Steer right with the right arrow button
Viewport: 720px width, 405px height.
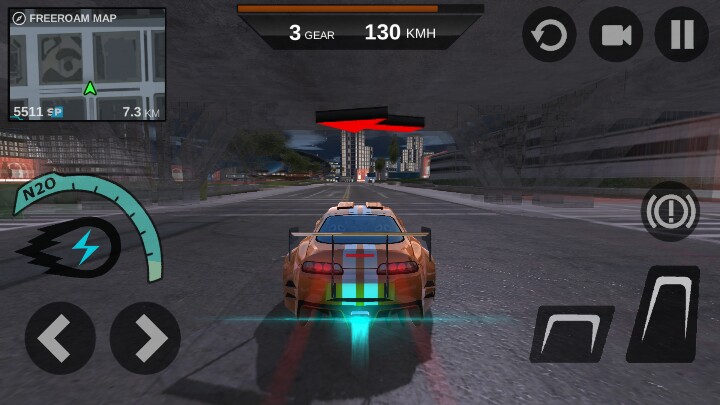[x=145, y=338]
